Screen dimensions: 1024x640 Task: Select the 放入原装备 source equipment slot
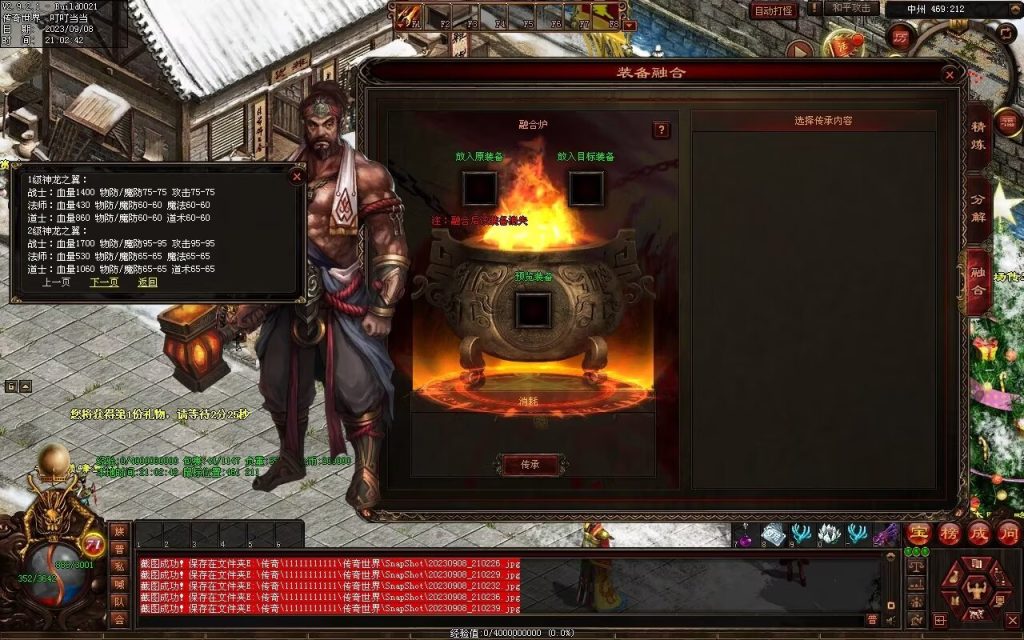coord(480,188)
